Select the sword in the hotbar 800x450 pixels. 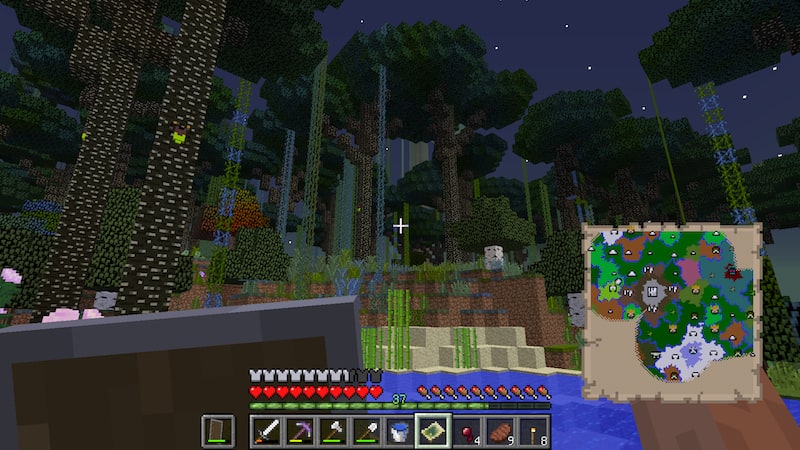pyautogui.click(x=266, y=431)
